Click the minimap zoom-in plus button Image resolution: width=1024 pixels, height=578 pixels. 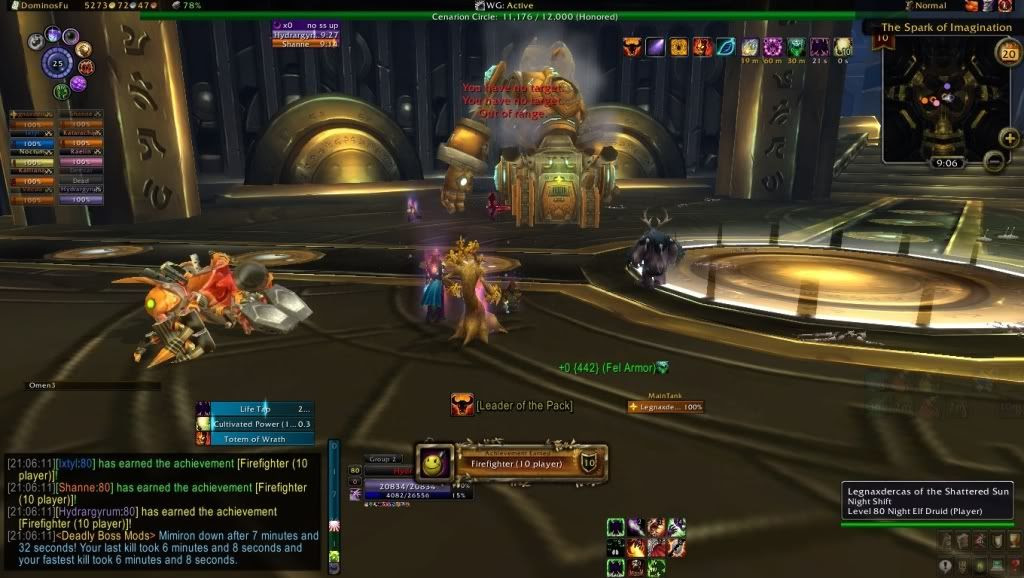tap(1009, 138)
